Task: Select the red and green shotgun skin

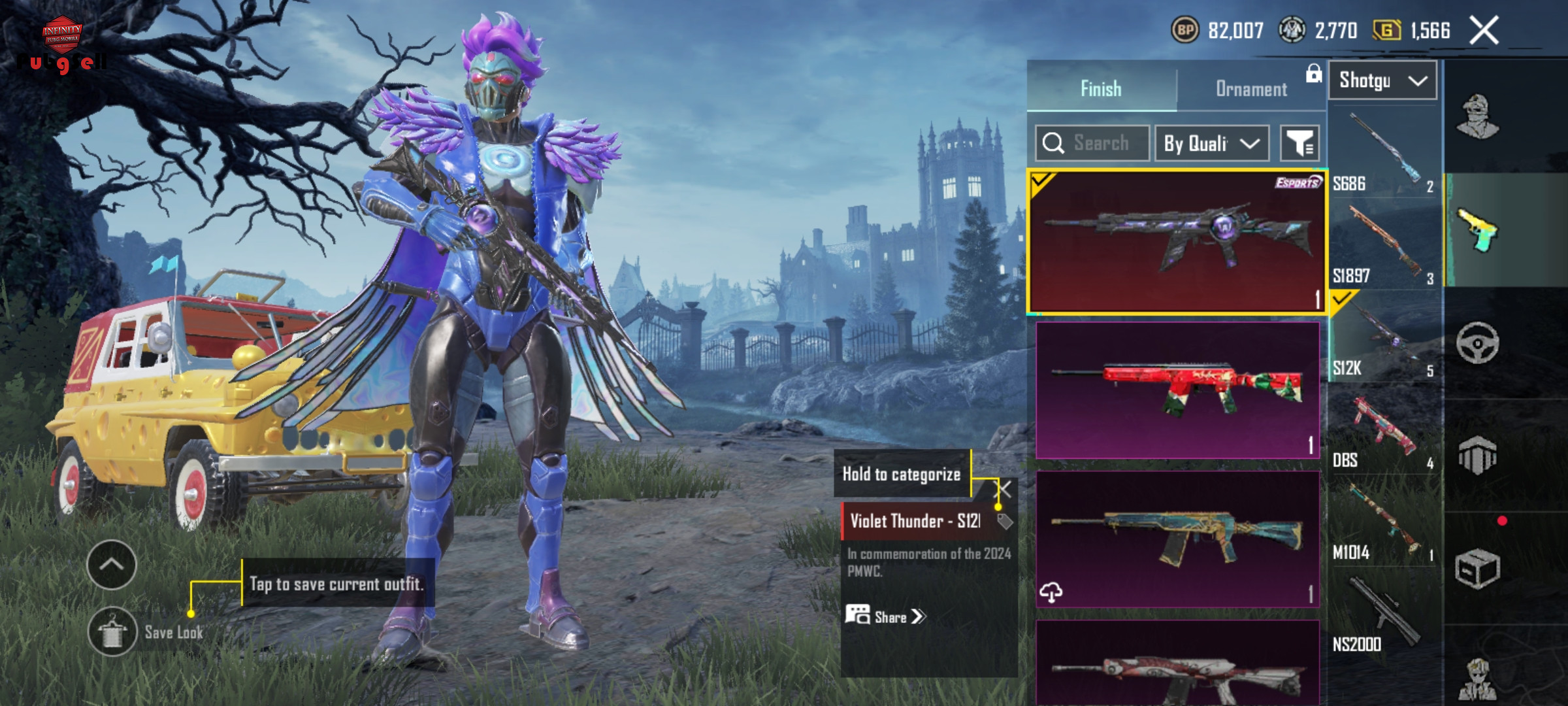Action: pos(1177,390)
